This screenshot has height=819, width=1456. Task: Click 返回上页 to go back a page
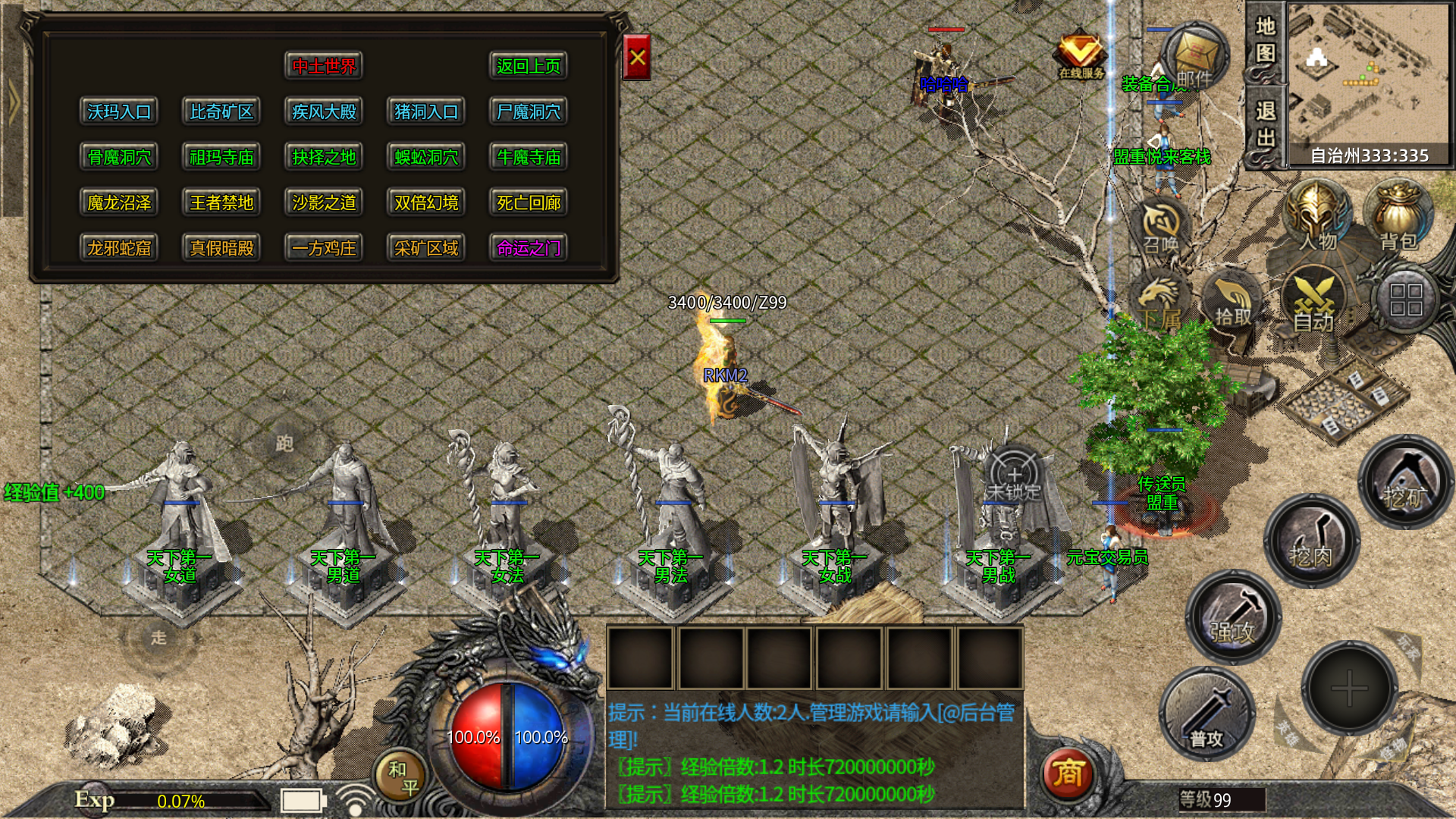pyautogui.click(x=529, y=67)
